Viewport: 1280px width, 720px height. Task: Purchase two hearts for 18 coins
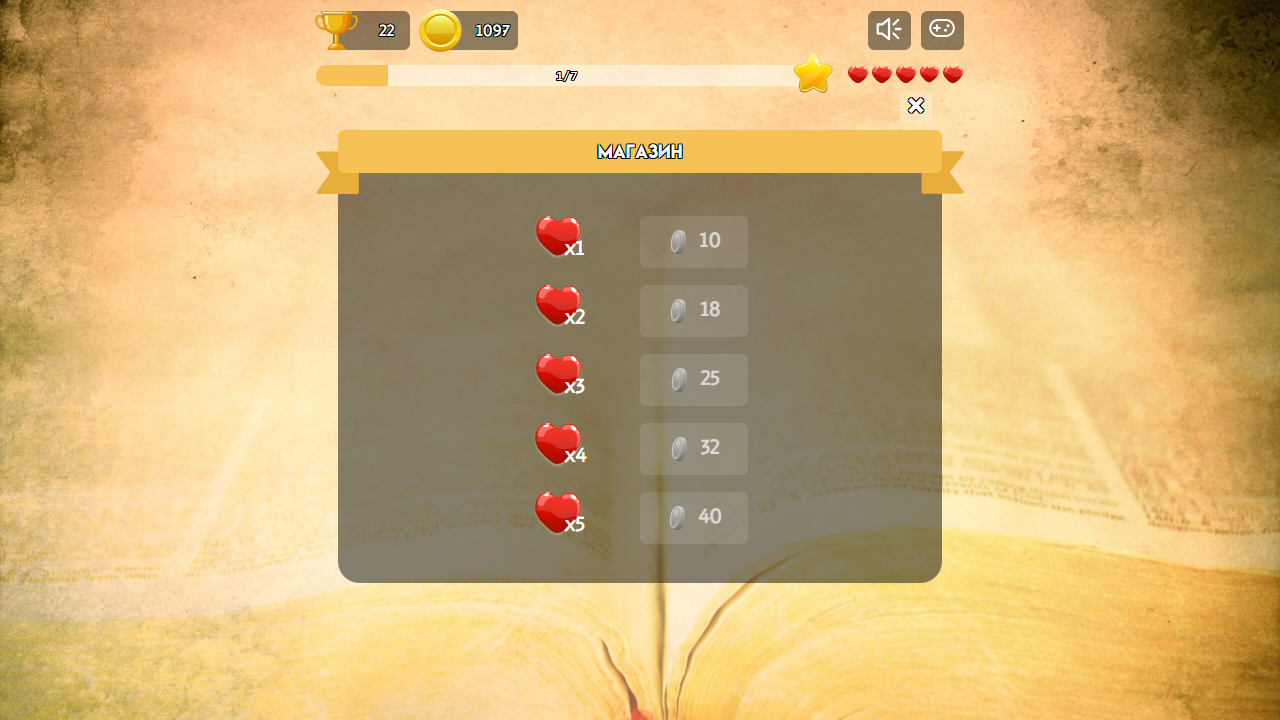(693, 310)
